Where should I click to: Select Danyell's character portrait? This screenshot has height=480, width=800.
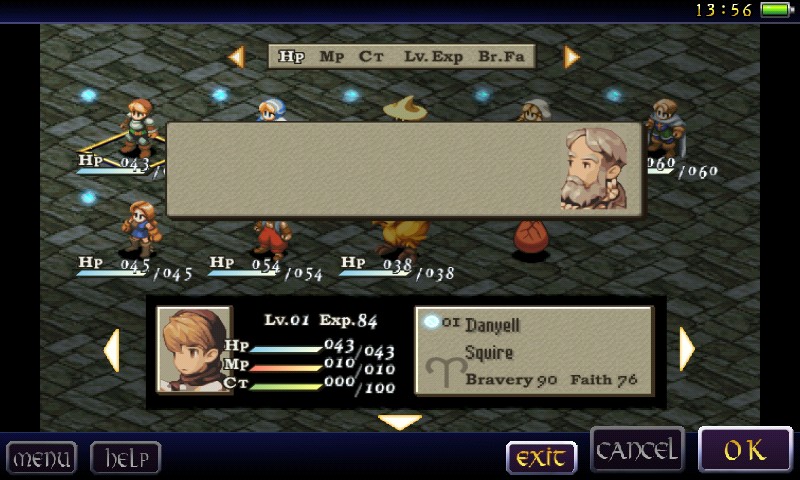point(194,350)
